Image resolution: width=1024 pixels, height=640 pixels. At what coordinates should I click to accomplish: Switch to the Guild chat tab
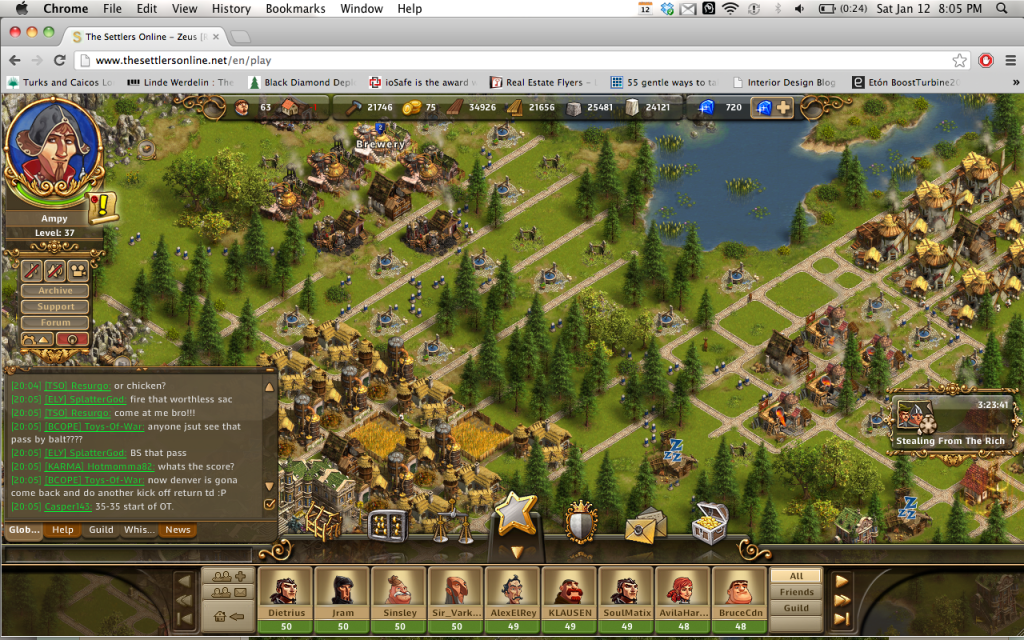(101, 530)
